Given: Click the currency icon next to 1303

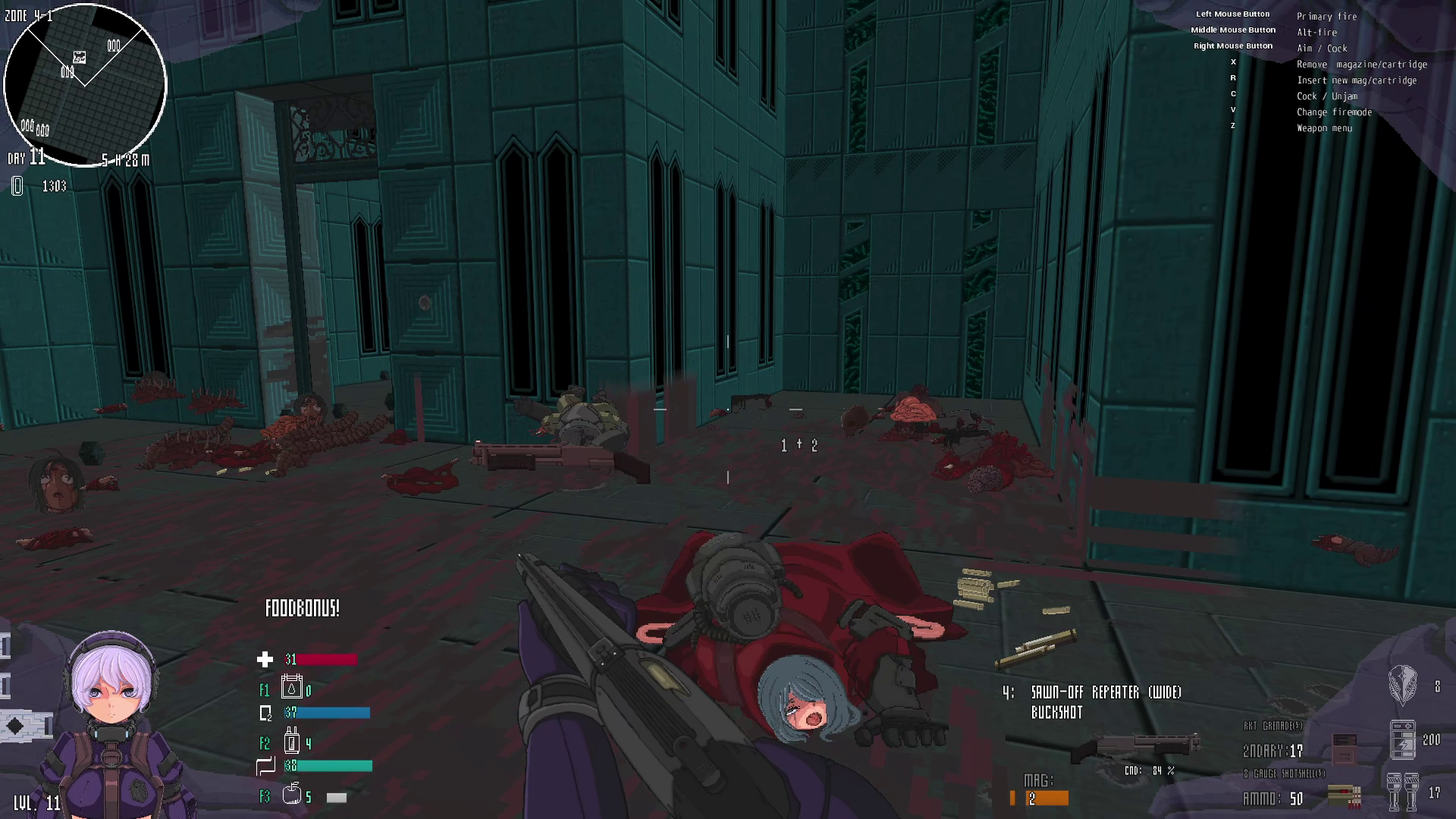Looking at the screenshot, I should [x=15, y=187].
